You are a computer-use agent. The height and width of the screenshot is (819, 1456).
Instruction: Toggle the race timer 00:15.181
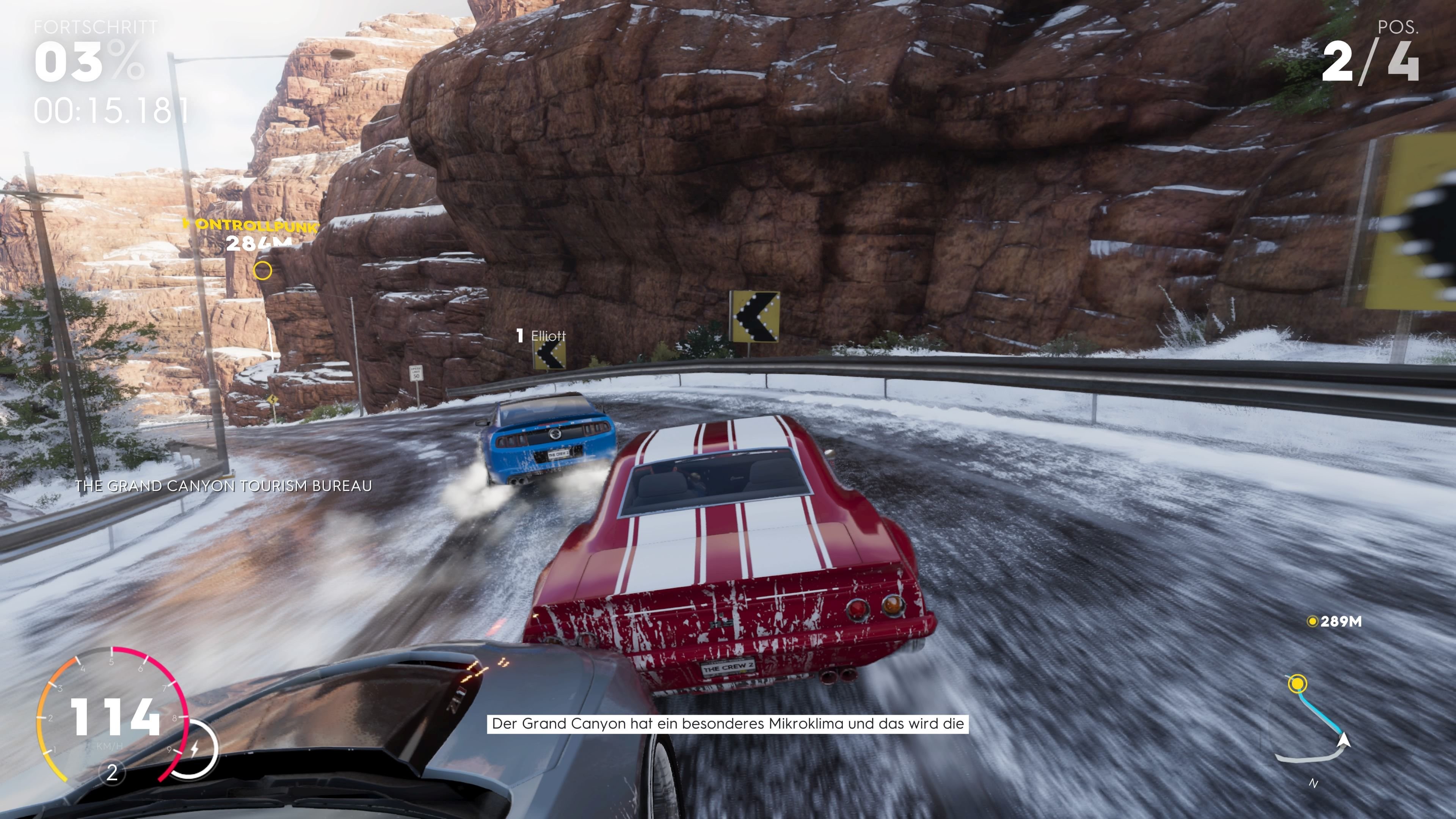[108, 107]
